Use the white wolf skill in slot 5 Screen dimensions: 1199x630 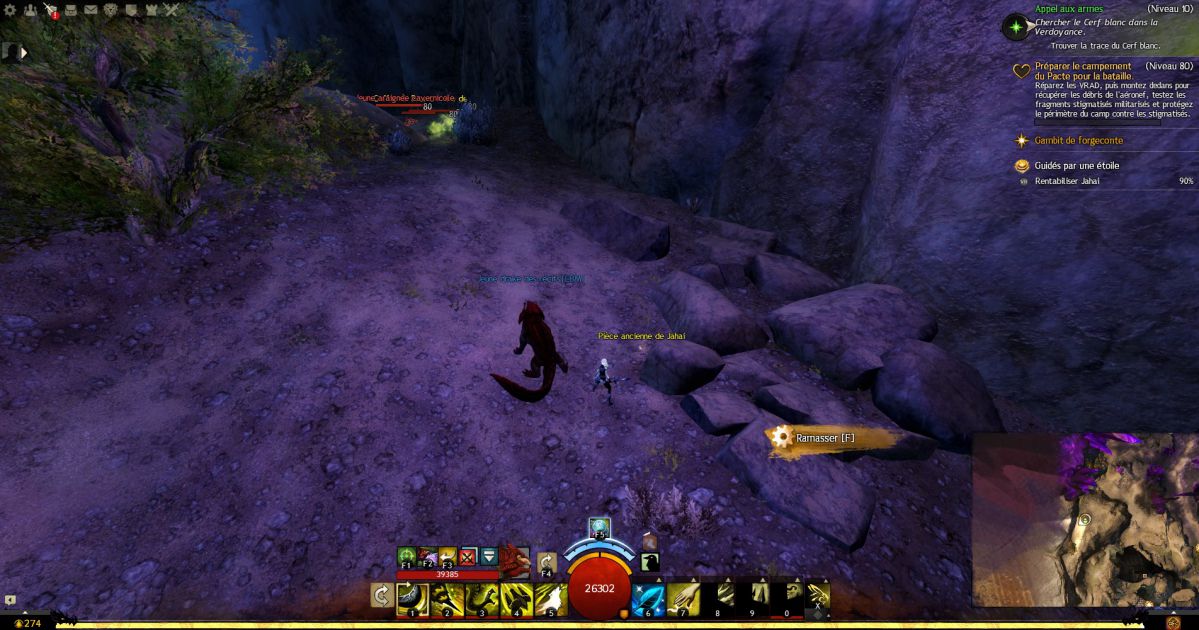coord(550,598)
